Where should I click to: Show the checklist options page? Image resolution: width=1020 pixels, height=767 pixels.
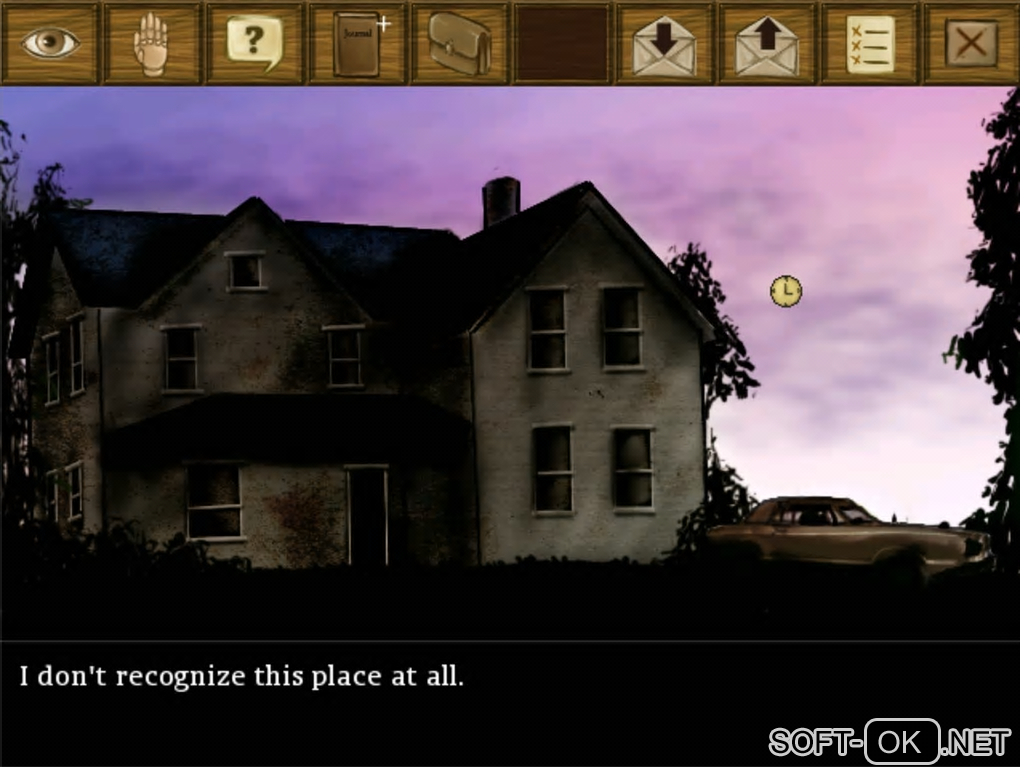click(x=869, y=43)
